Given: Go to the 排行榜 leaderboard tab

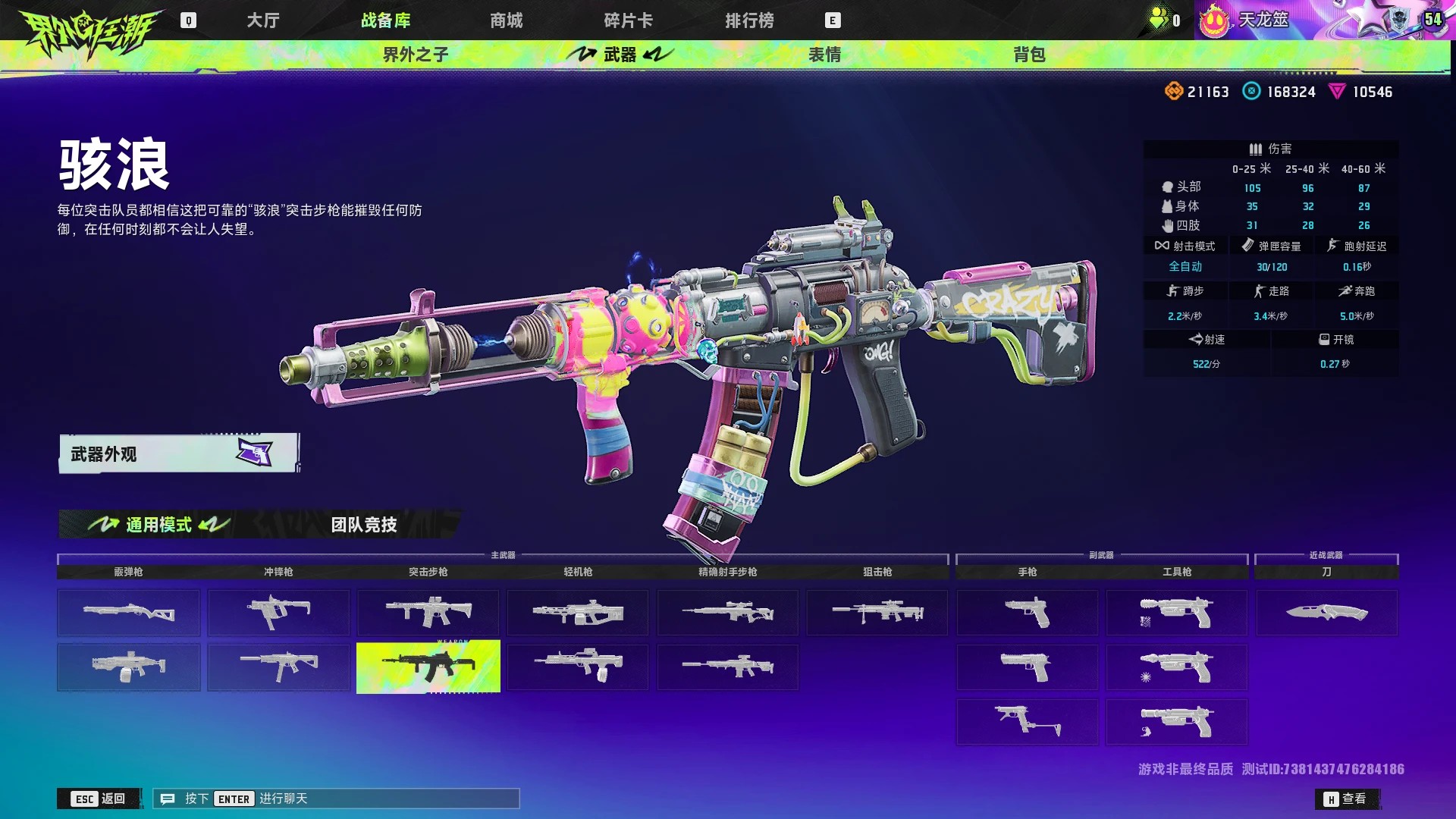Looking at the screenshot, I should coord(749,20).
